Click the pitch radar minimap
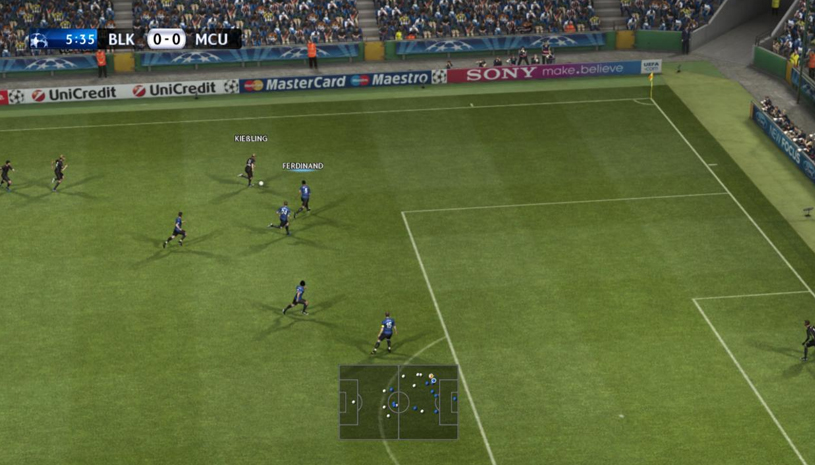Image resolution: width=815 pixels, height=465 pixels. (x=398, y=402)
